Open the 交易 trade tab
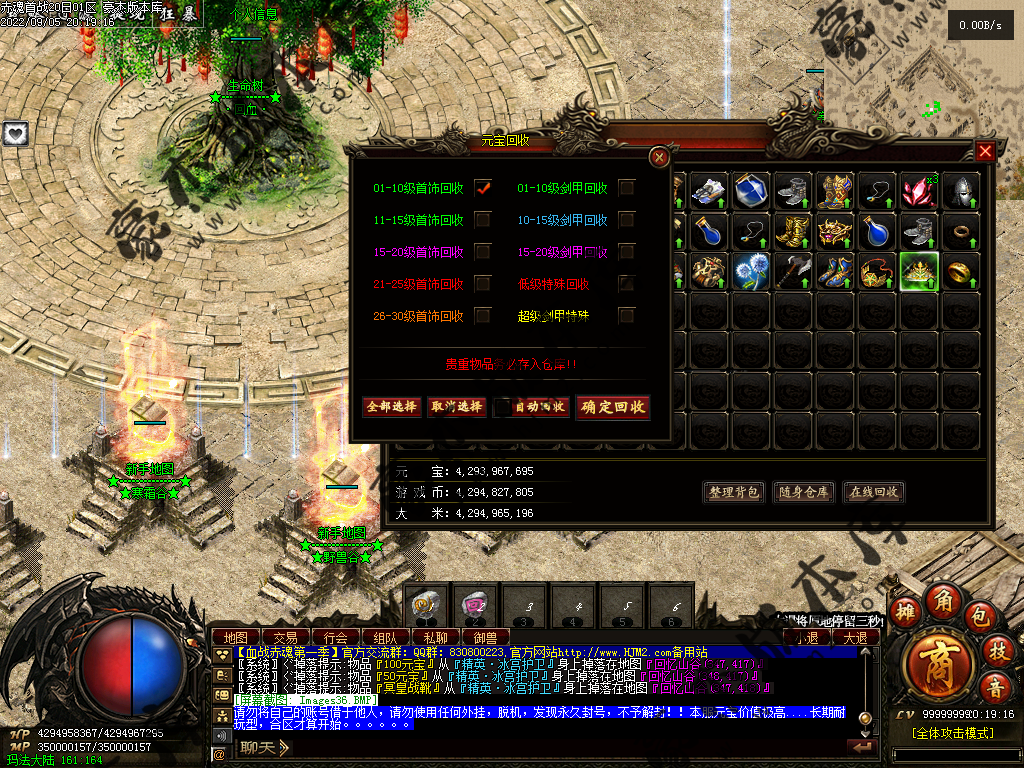This screenshot has height=768, width=1024. 285,637
